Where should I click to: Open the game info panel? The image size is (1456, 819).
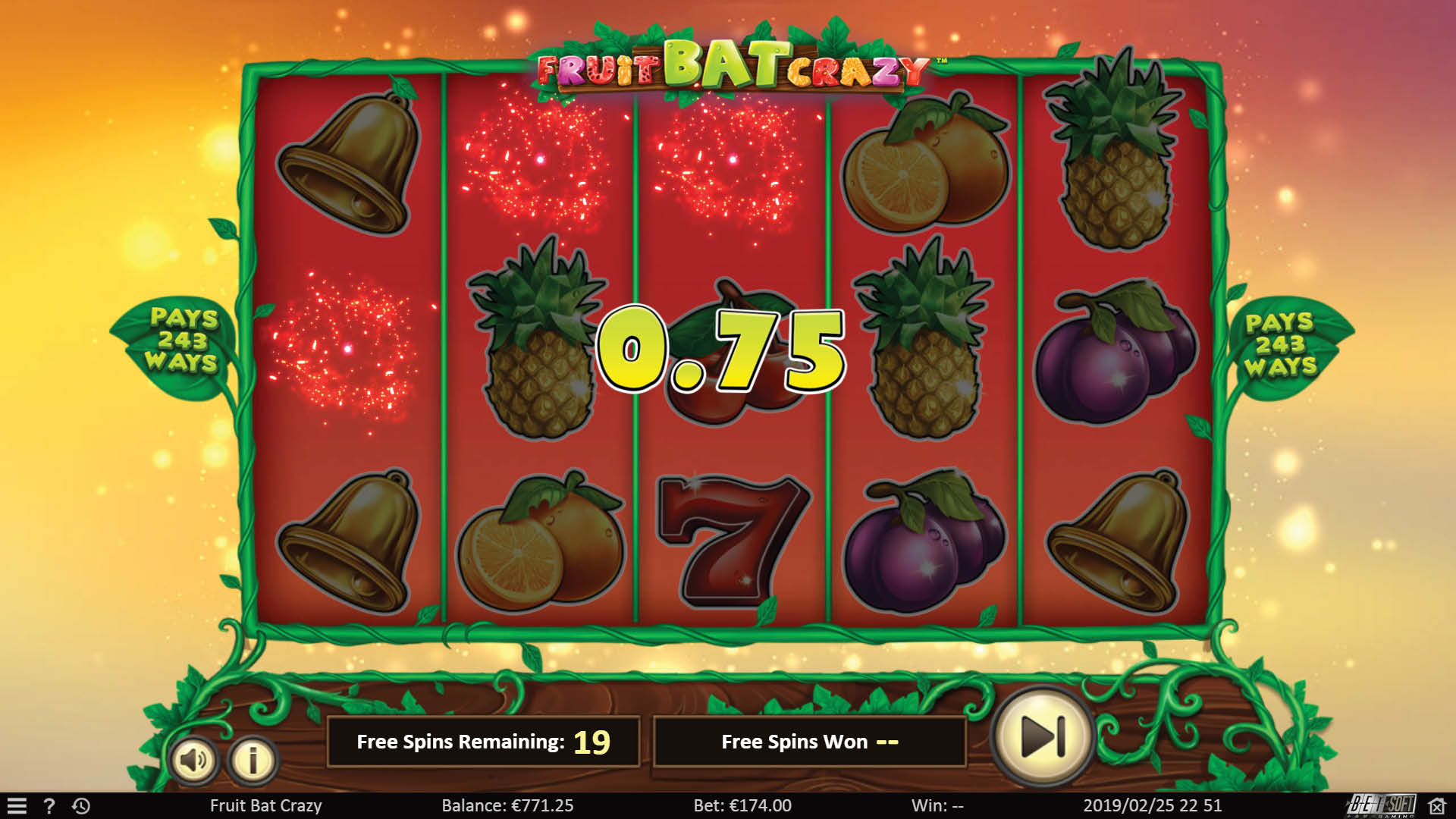pyautogui.click(x=250, y=758)
